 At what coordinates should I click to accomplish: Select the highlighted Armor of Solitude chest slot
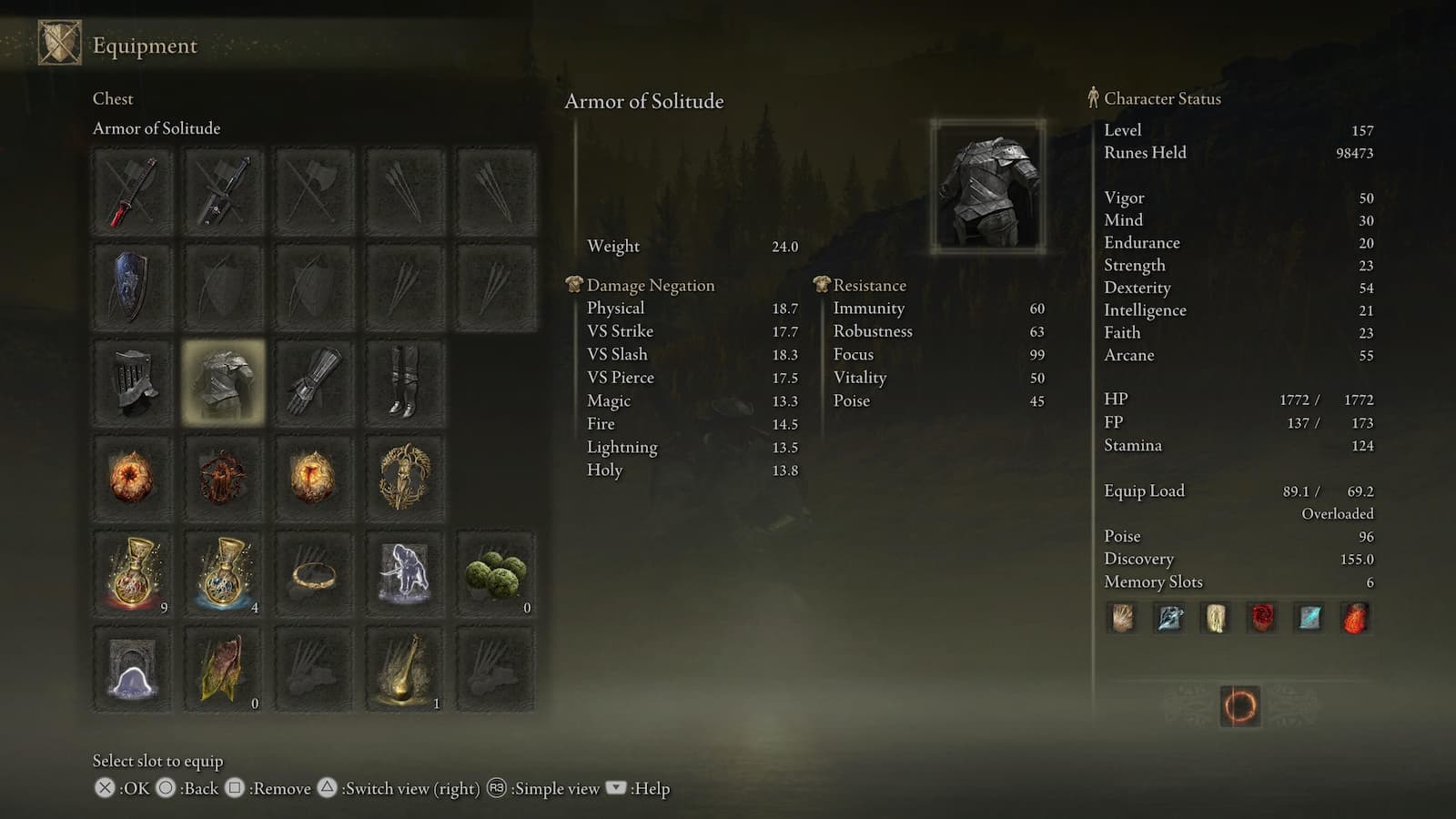(223, 382)
